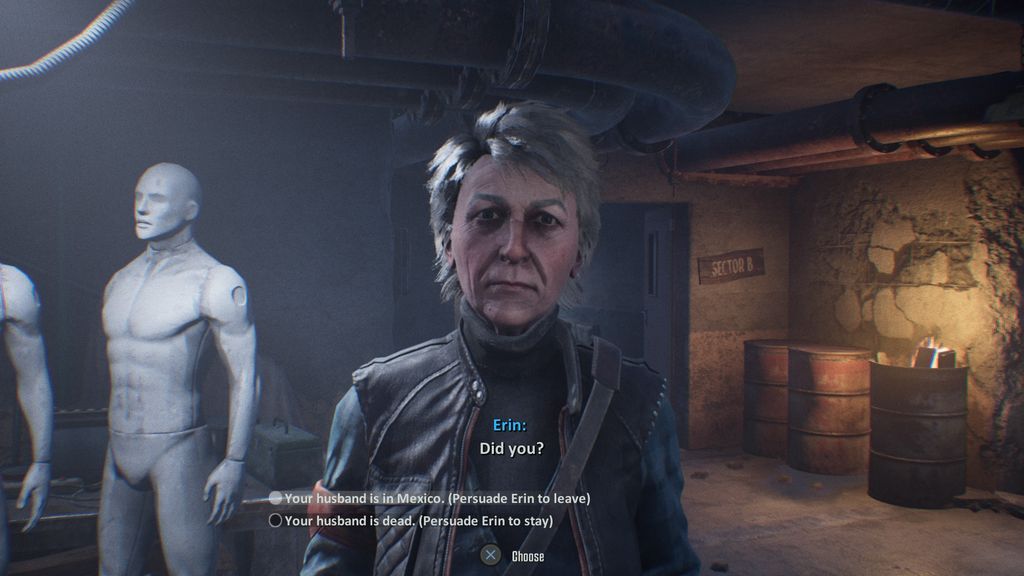Choose "Your husband is in Mexico" reply

tap(437, 498)
